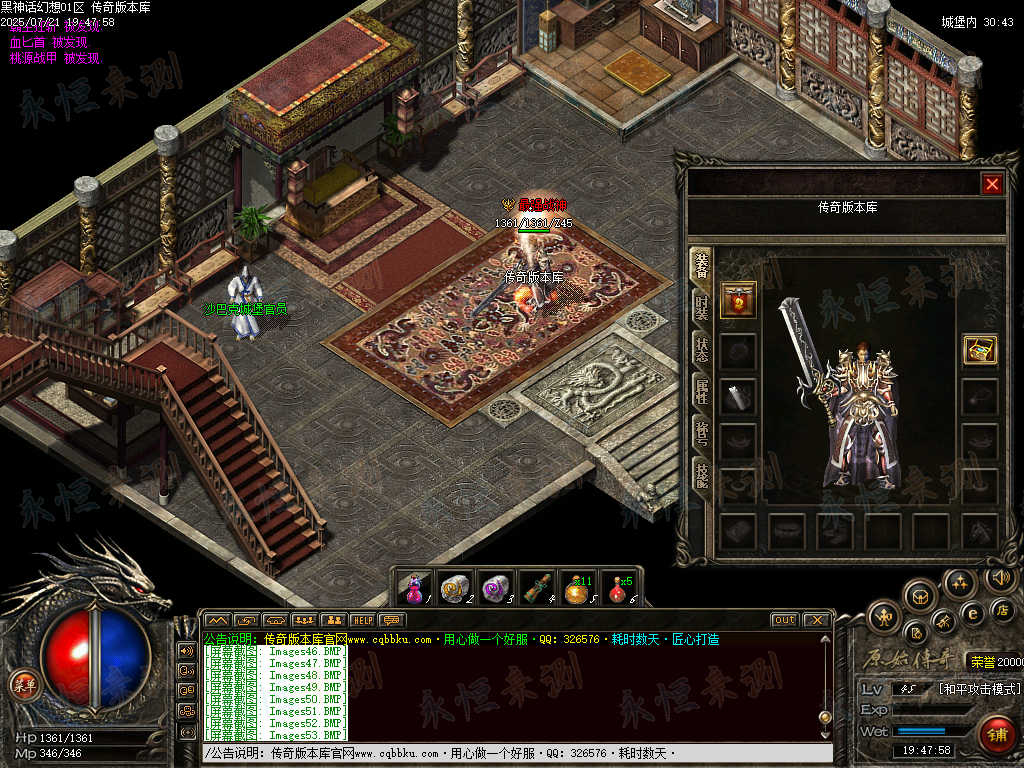This screenshot has height=768, width=1024.
Task: Close the character equipment panel
Action: [x=991, y=184]
